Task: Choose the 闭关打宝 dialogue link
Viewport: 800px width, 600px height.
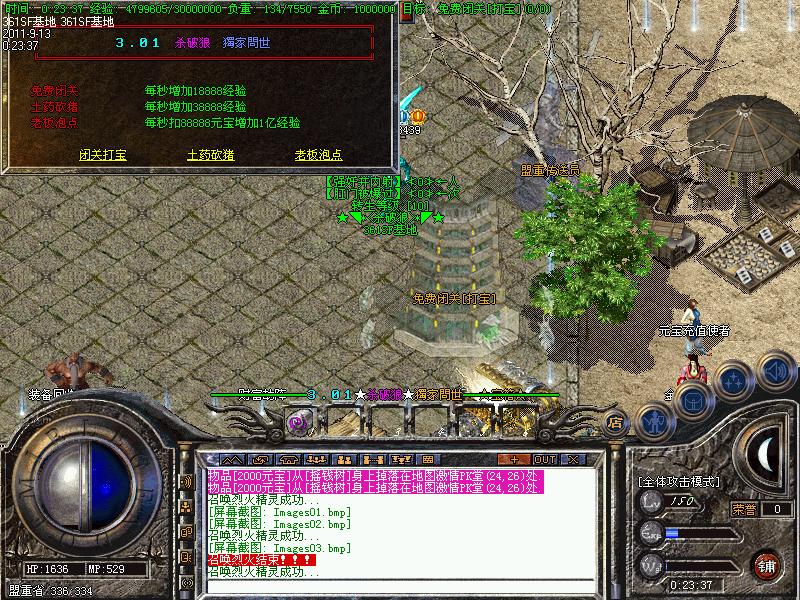Action: (x=103, y=155)
